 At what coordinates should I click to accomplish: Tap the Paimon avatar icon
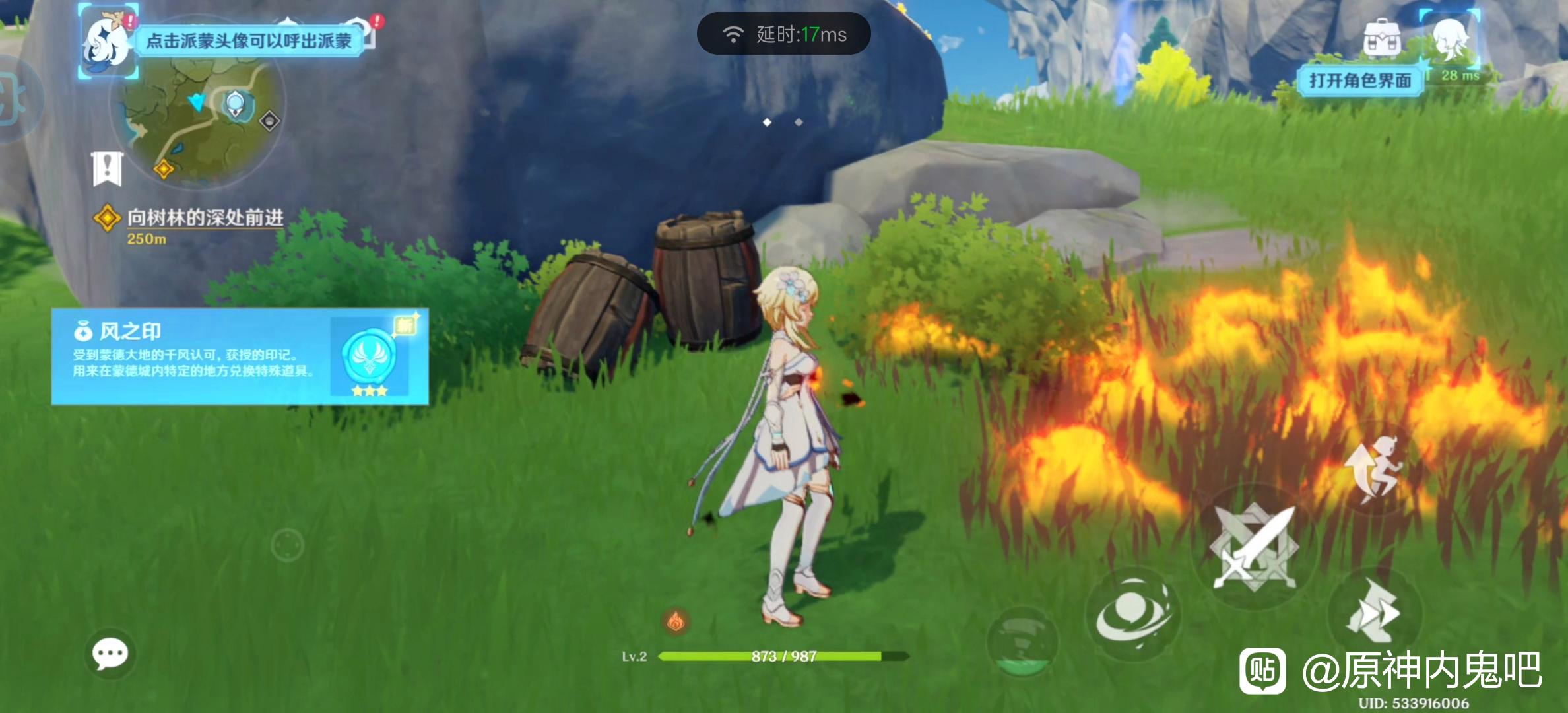(x=108, y=42)
